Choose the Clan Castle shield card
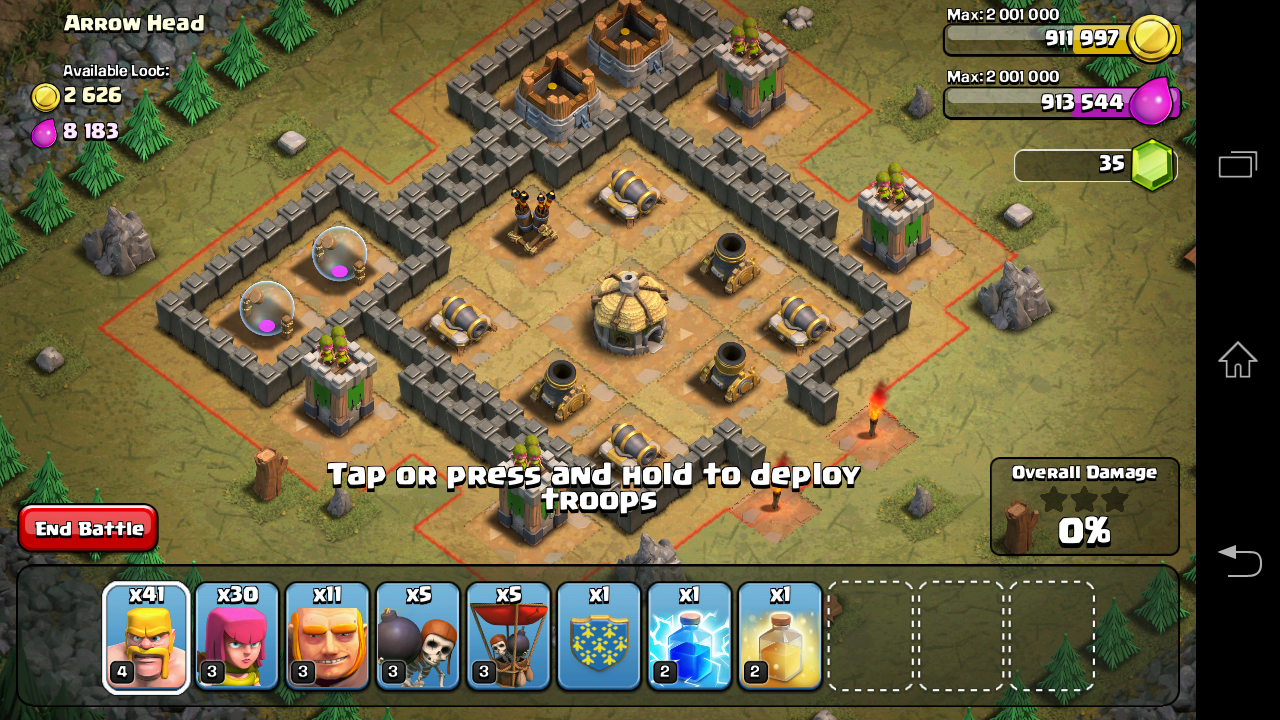 599,637
